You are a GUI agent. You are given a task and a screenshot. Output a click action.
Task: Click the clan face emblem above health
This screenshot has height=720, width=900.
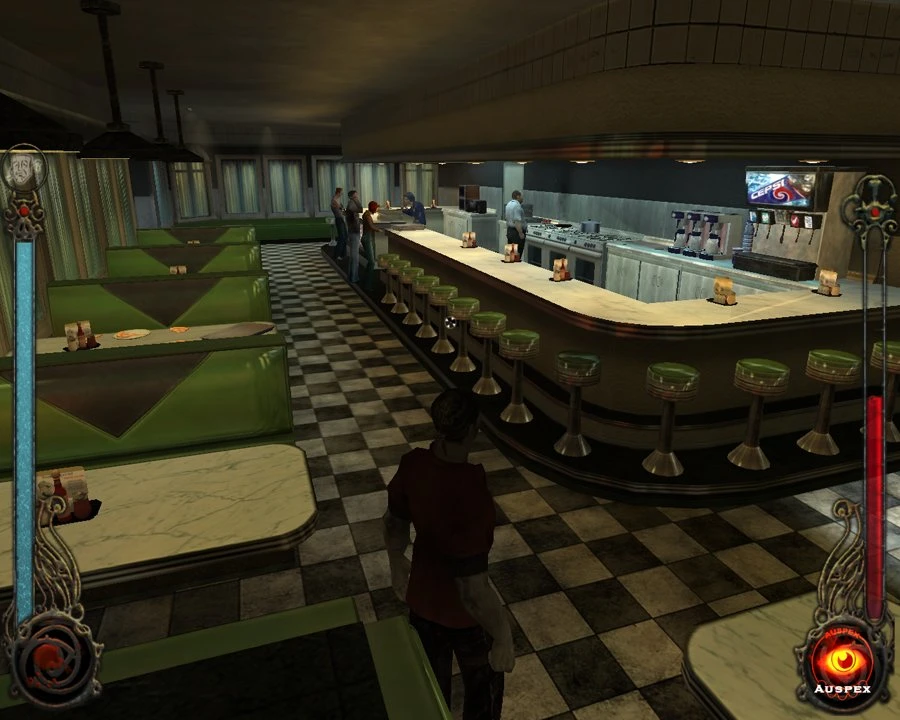24,169
